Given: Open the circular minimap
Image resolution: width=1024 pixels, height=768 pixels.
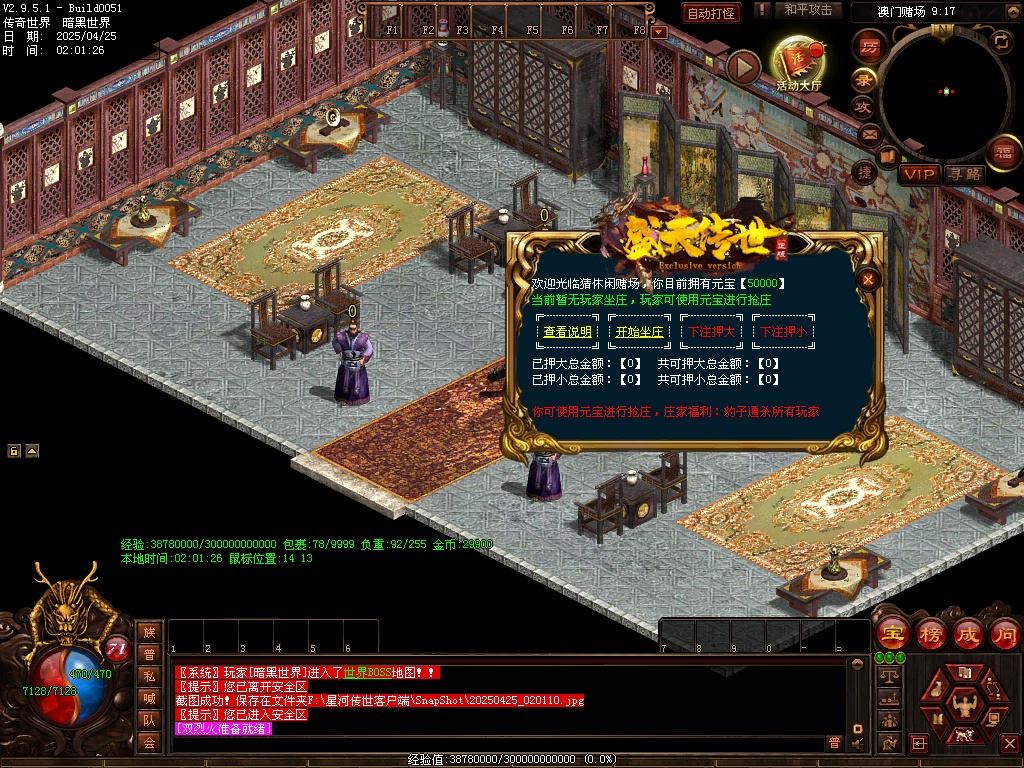Looking at the screenshot, I should (x=945, y=92).
